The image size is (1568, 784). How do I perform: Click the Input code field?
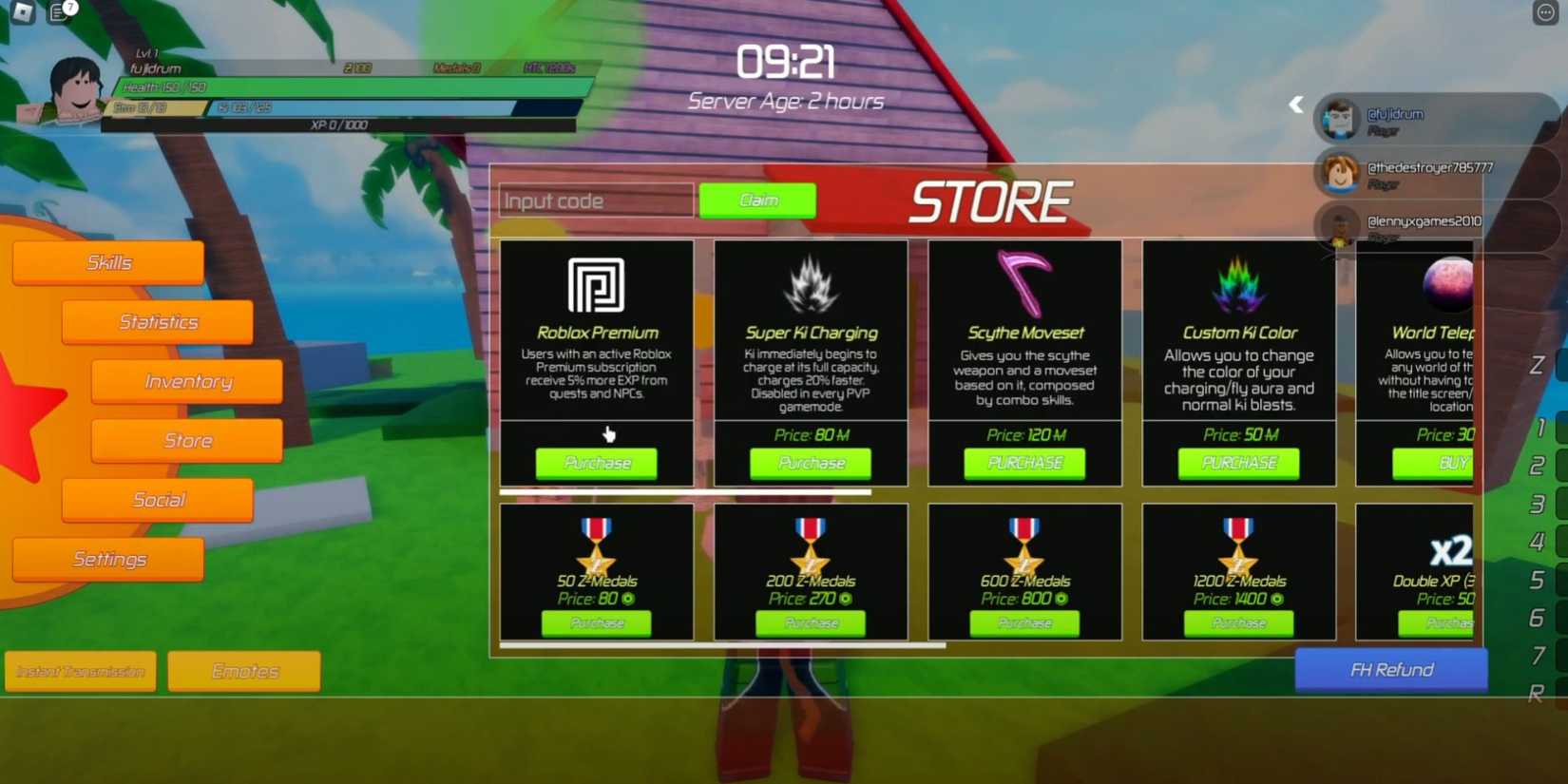[595, 200]
